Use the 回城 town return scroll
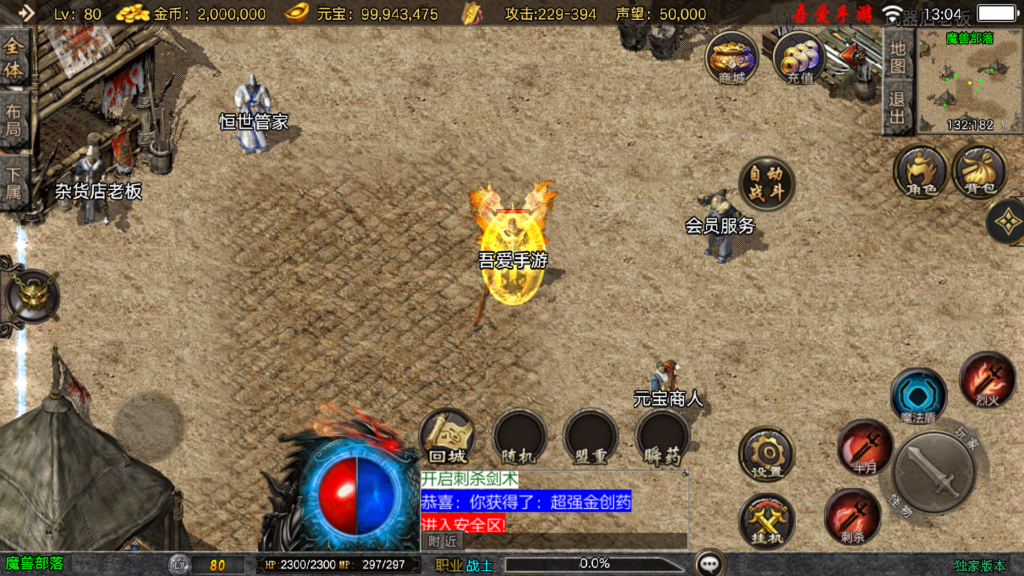This screenshot has height=576, width=1024. click(446, 437)
